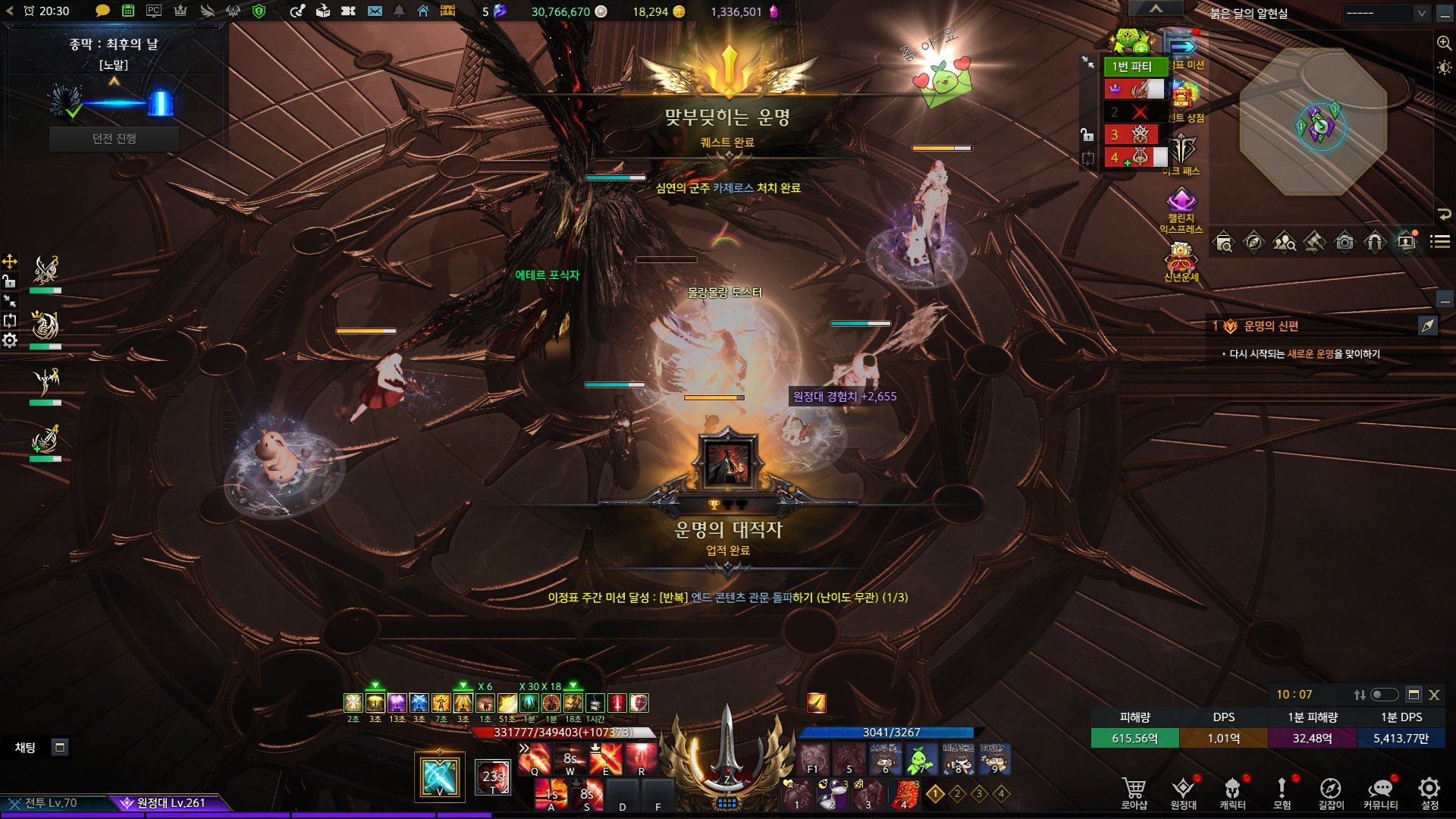Open the 길잡이 guide menu
The width and height of the screenshot is (1456, 819).
[x=1331, y=793]
